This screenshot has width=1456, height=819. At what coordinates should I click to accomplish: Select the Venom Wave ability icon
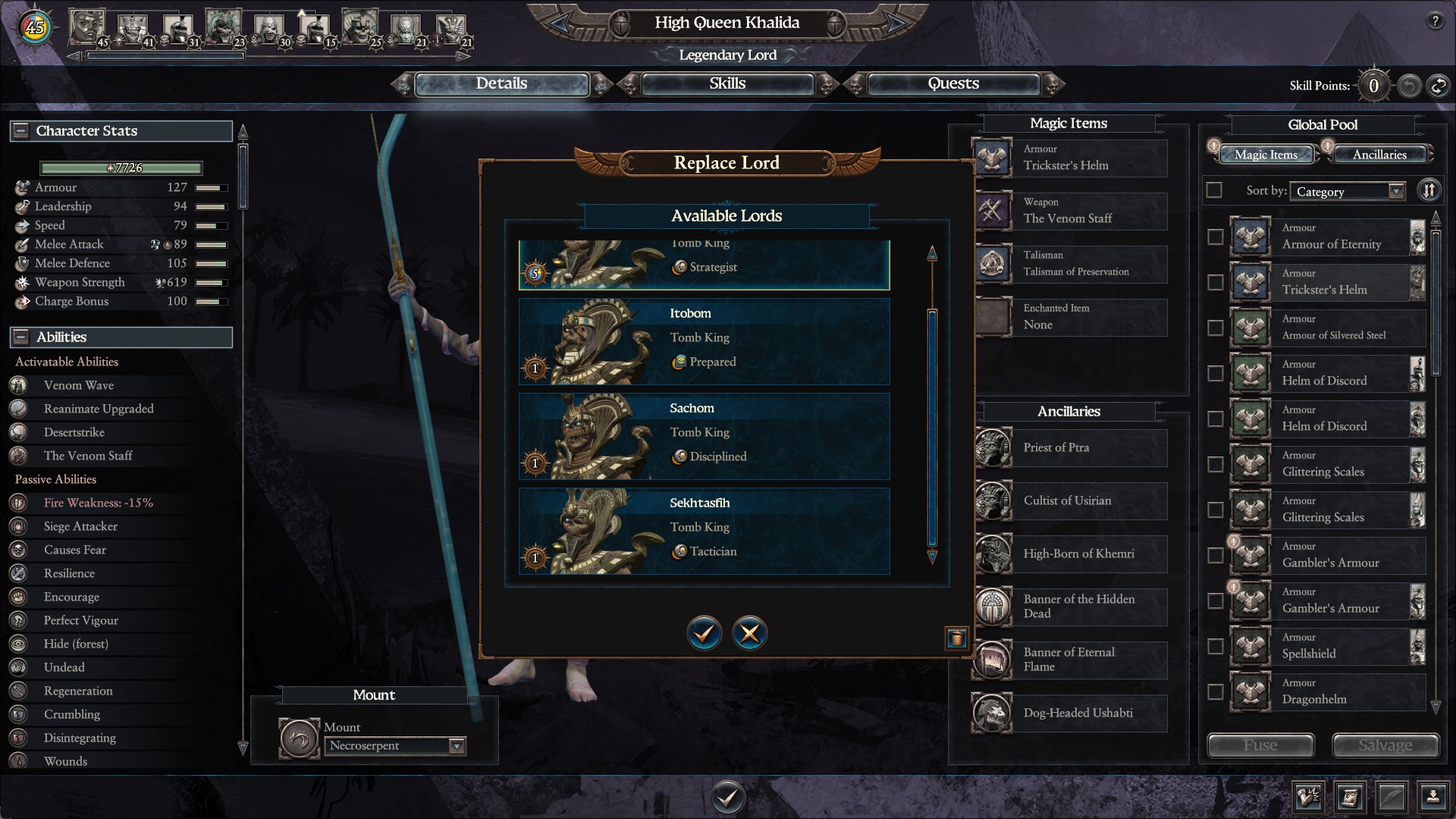[18, 385]
